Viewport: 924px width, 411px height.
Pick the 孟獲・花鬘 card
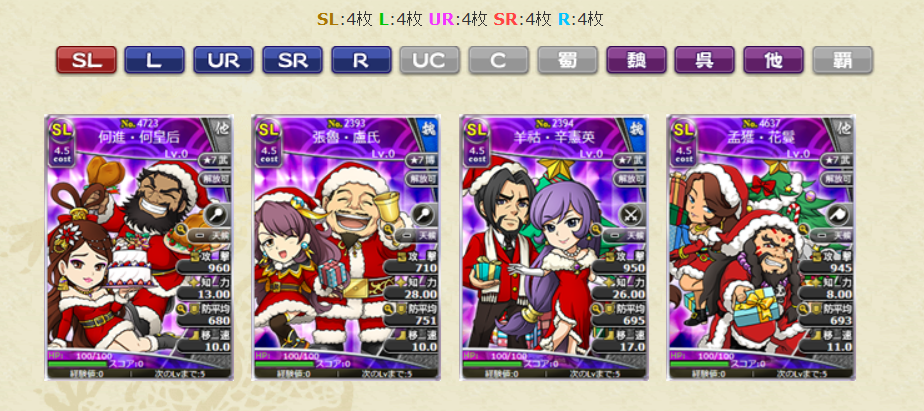tap(761, 247)
